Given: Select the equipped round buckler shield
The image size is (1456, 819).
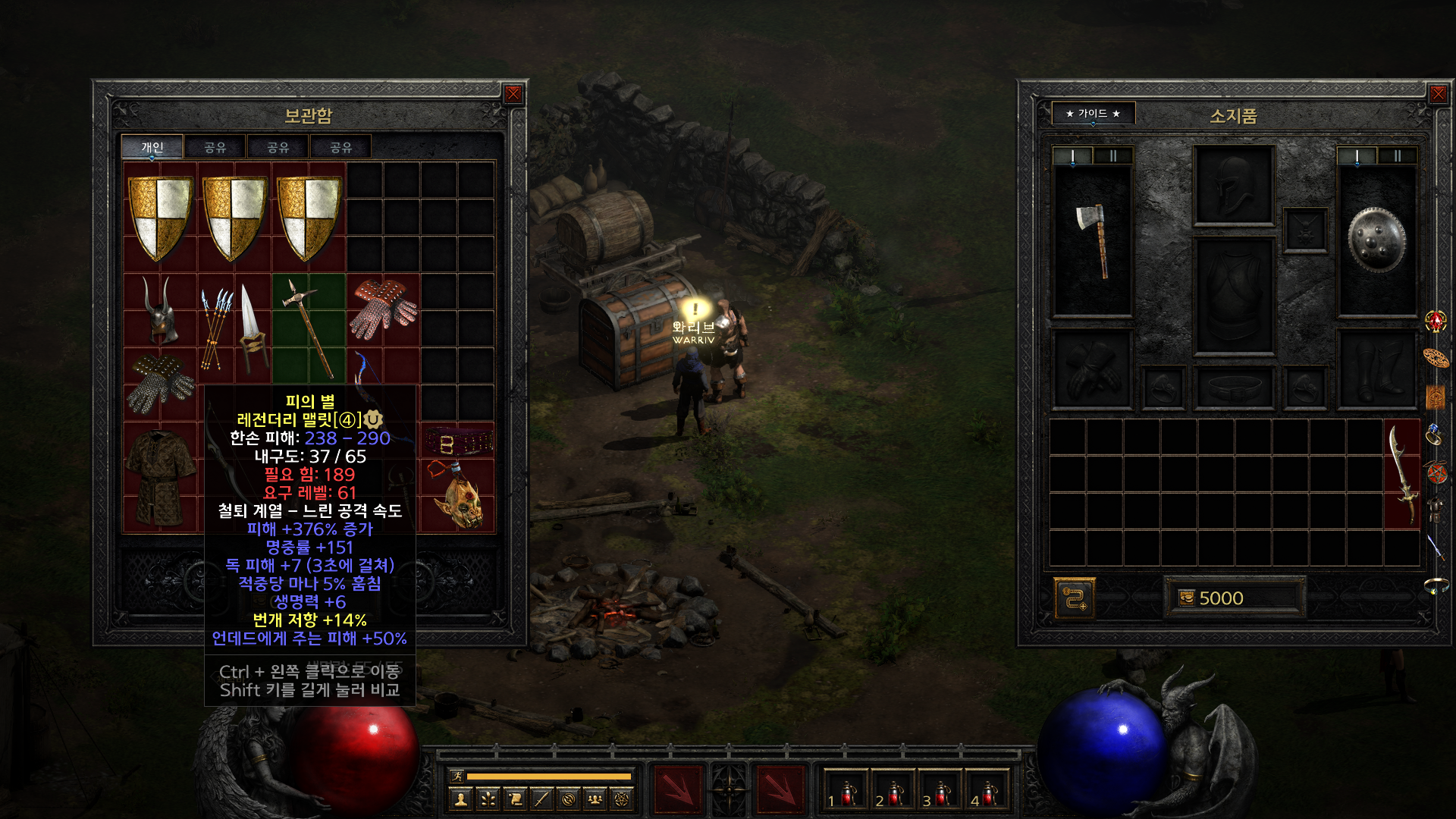Looking at the screenshot, I should point(1376,240).
